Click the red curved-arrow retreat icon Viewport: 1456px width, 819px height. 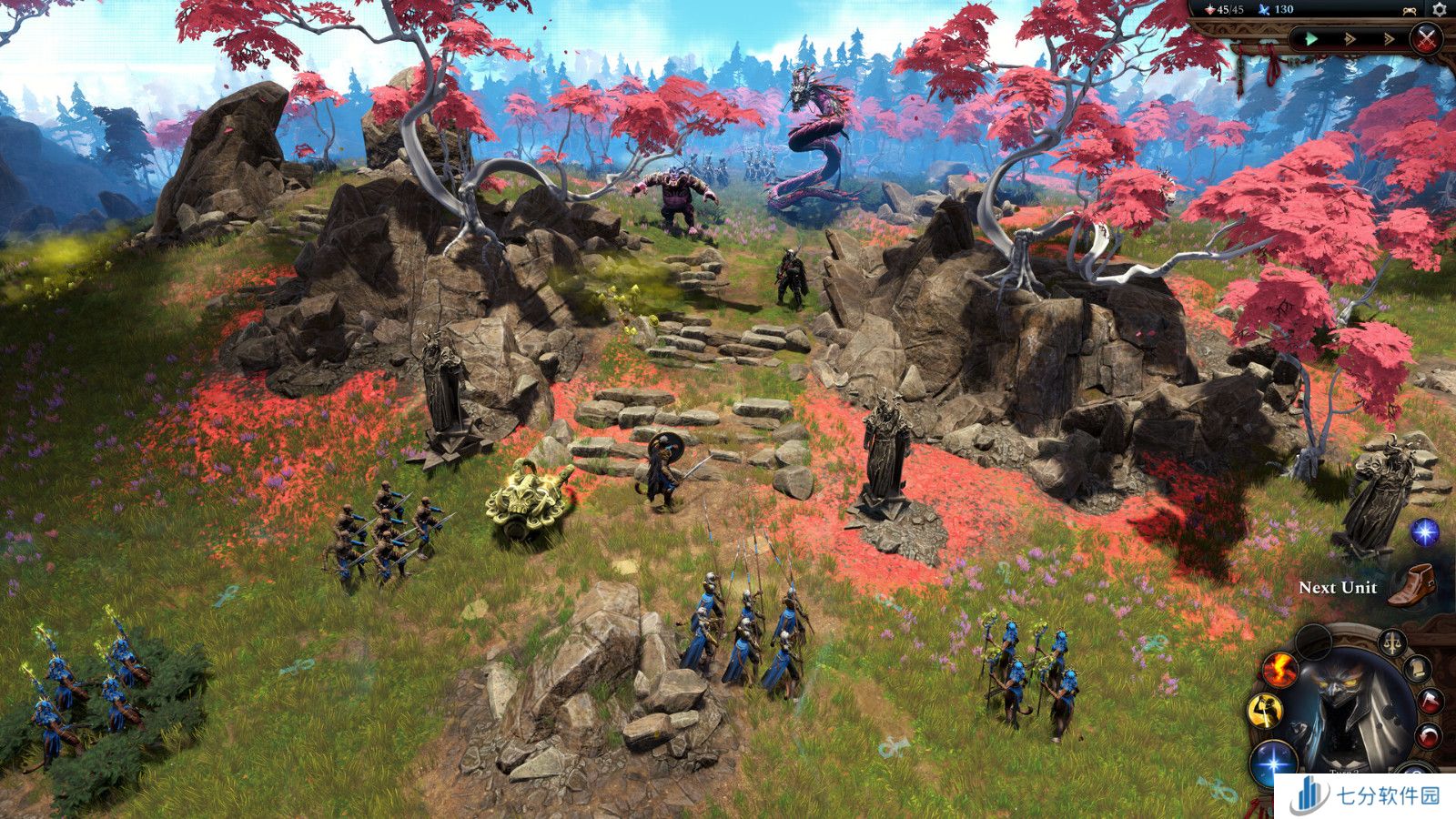click(1431, 735)
